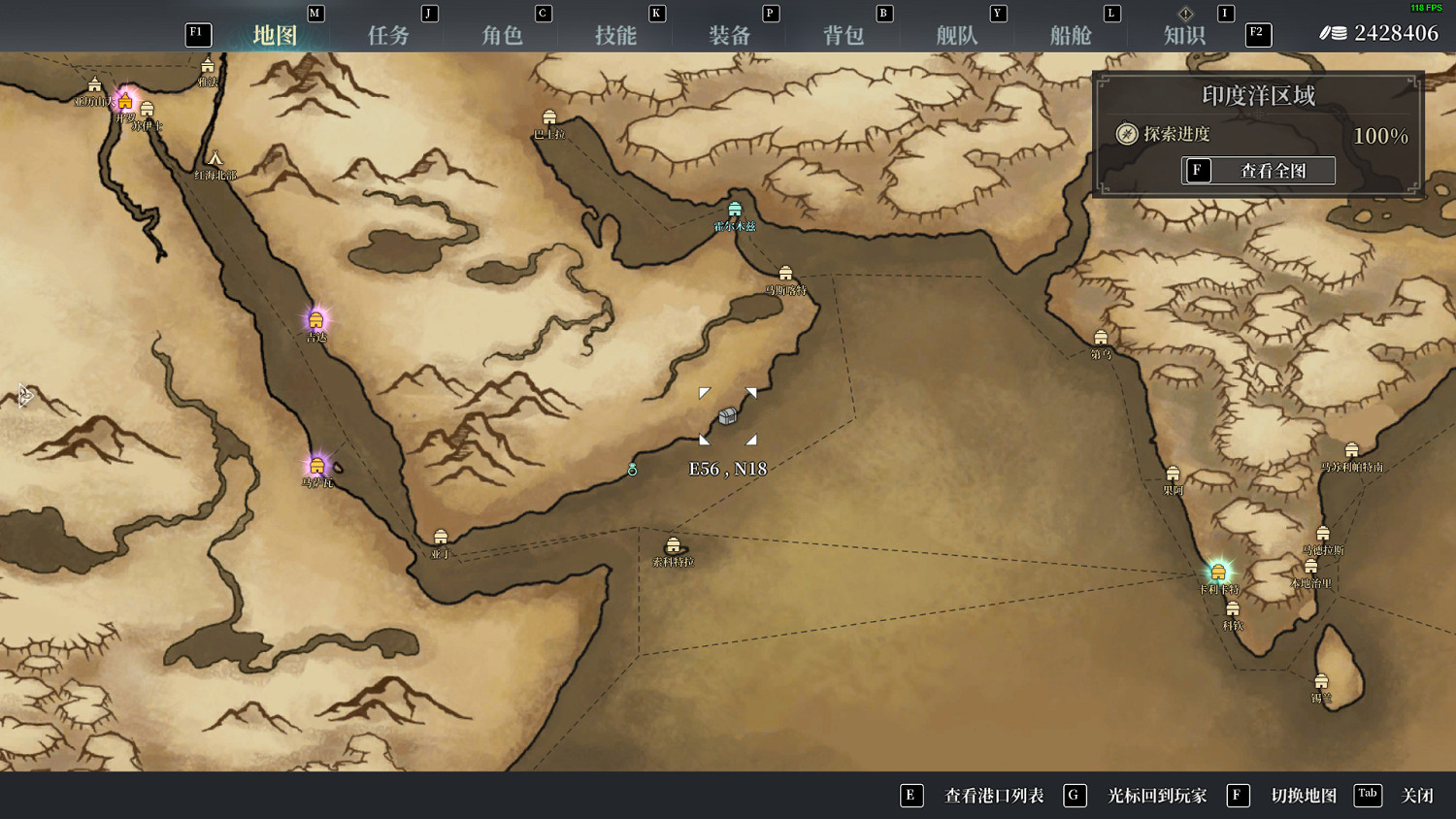Click the treasure chest marker at E56, N18
The height and width of the screenshot is (819, 1456).
727,417
